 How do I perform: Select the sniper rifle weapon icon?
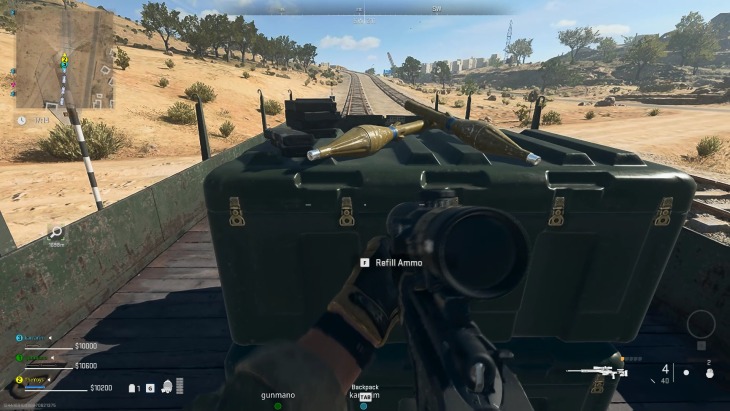tap(596, 374)
